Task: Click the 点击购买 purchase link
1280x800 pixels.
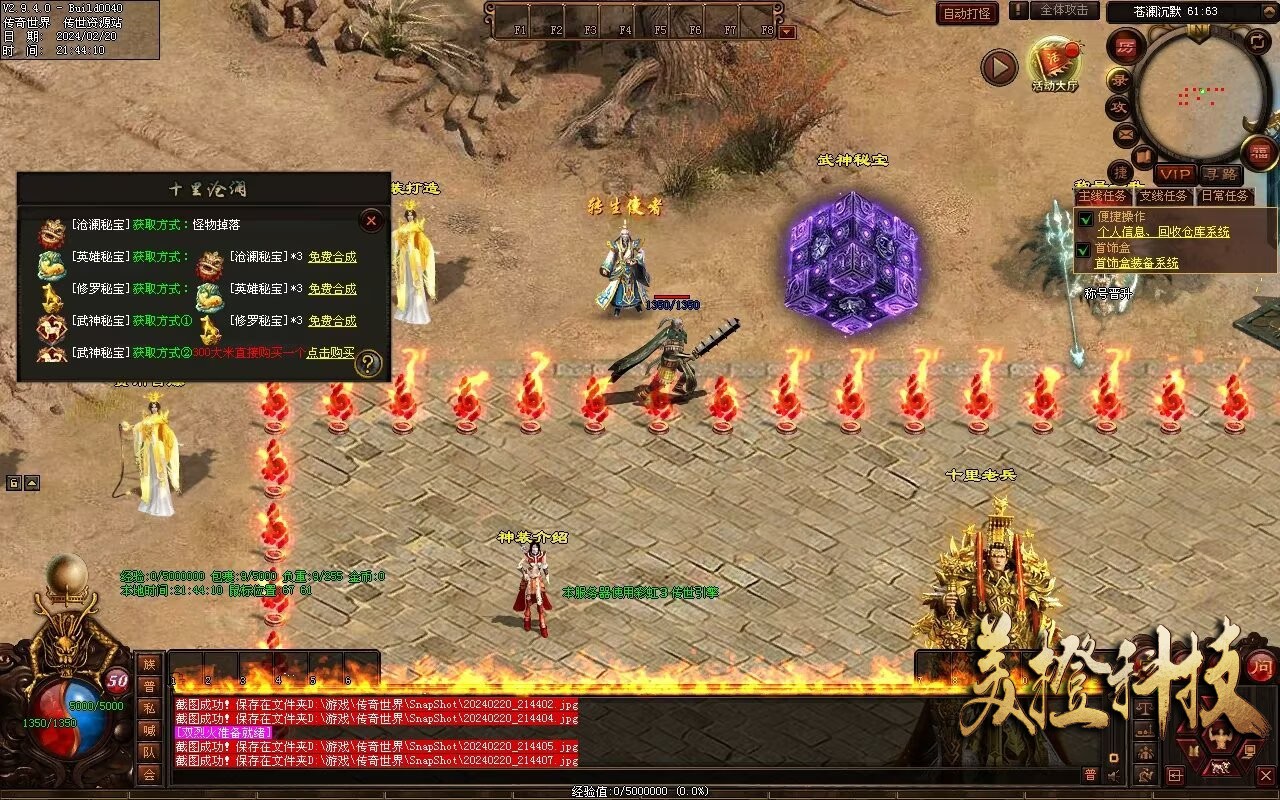Action: pyautogui.click(x=331, y=353)
